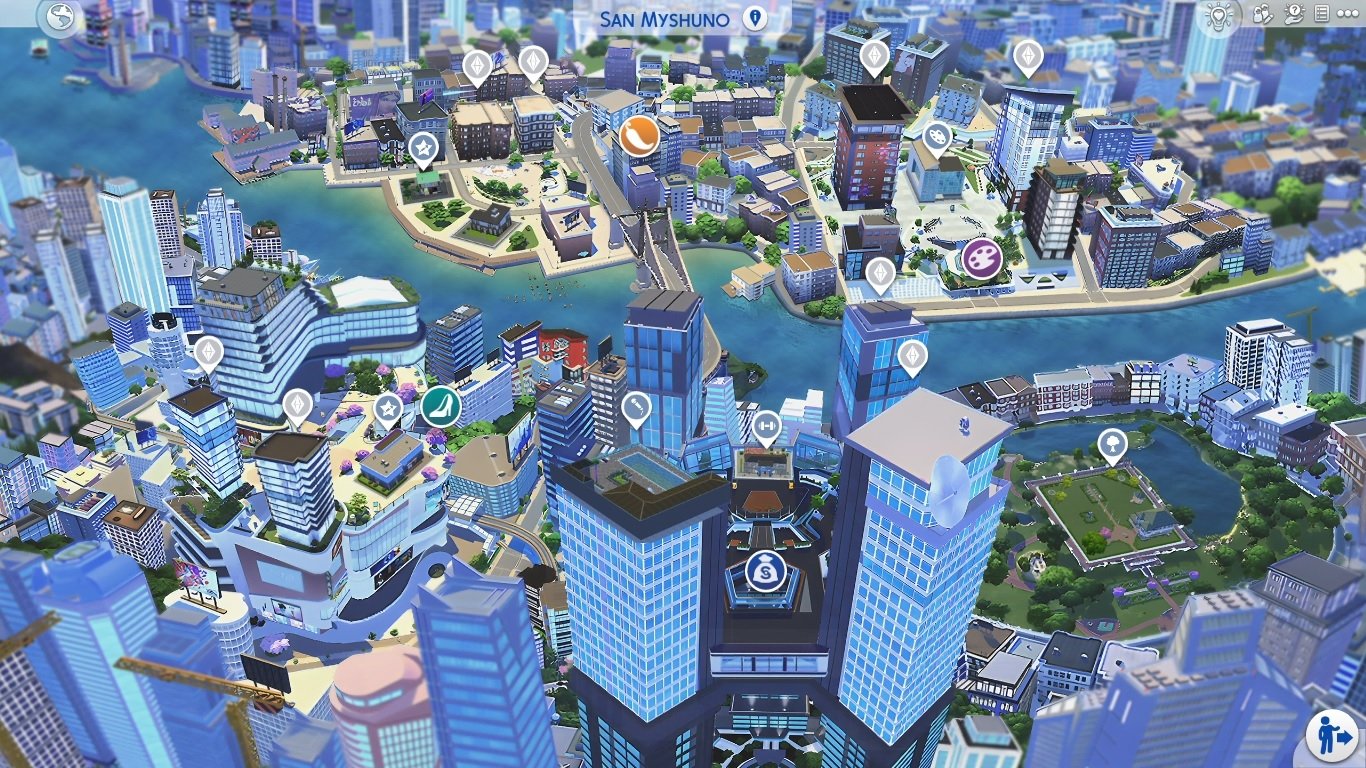Open the manage households icon
The width and height of the screenshot is (1366, 768).
1263,14
